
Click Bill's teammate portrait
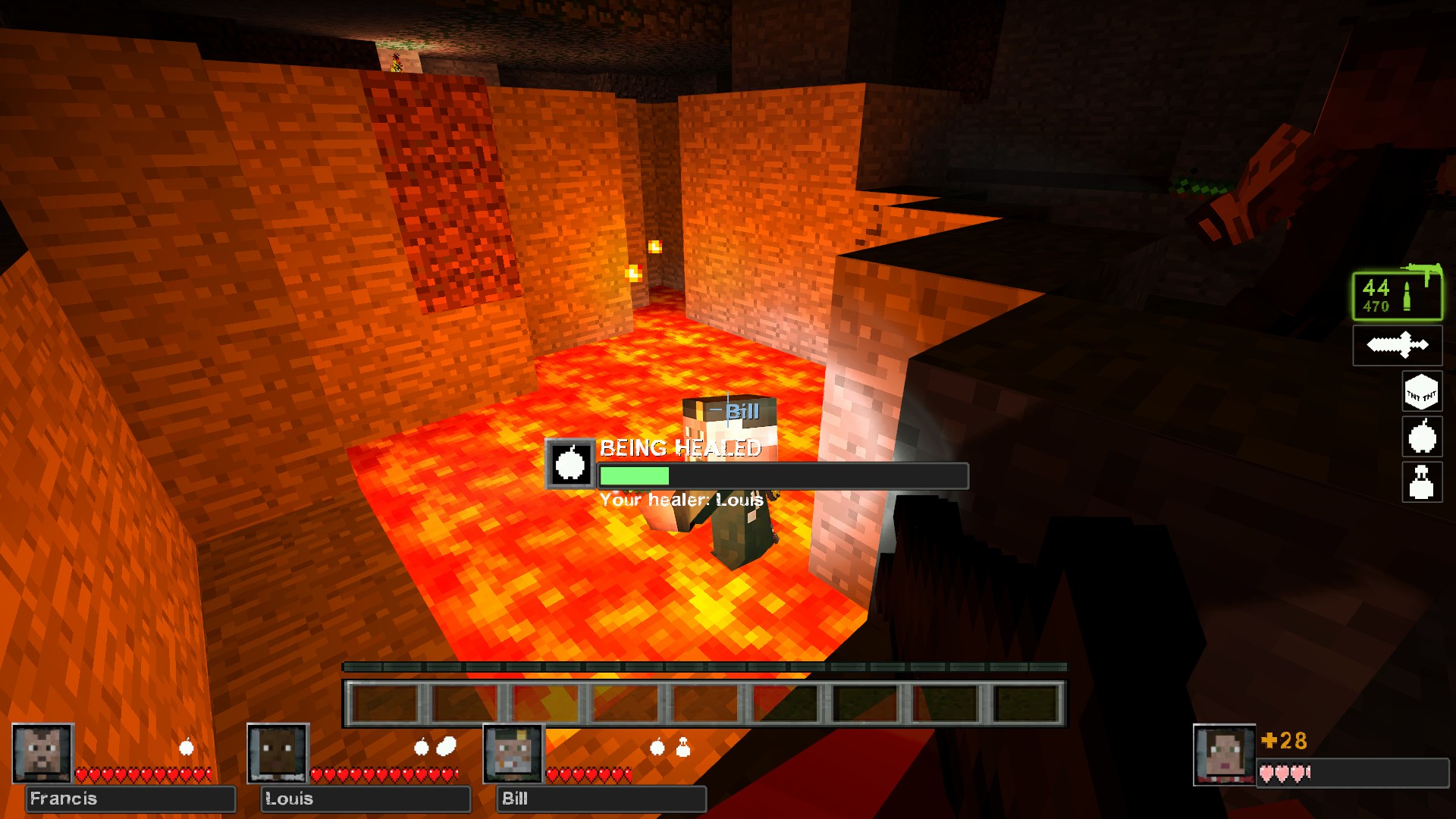514,753
